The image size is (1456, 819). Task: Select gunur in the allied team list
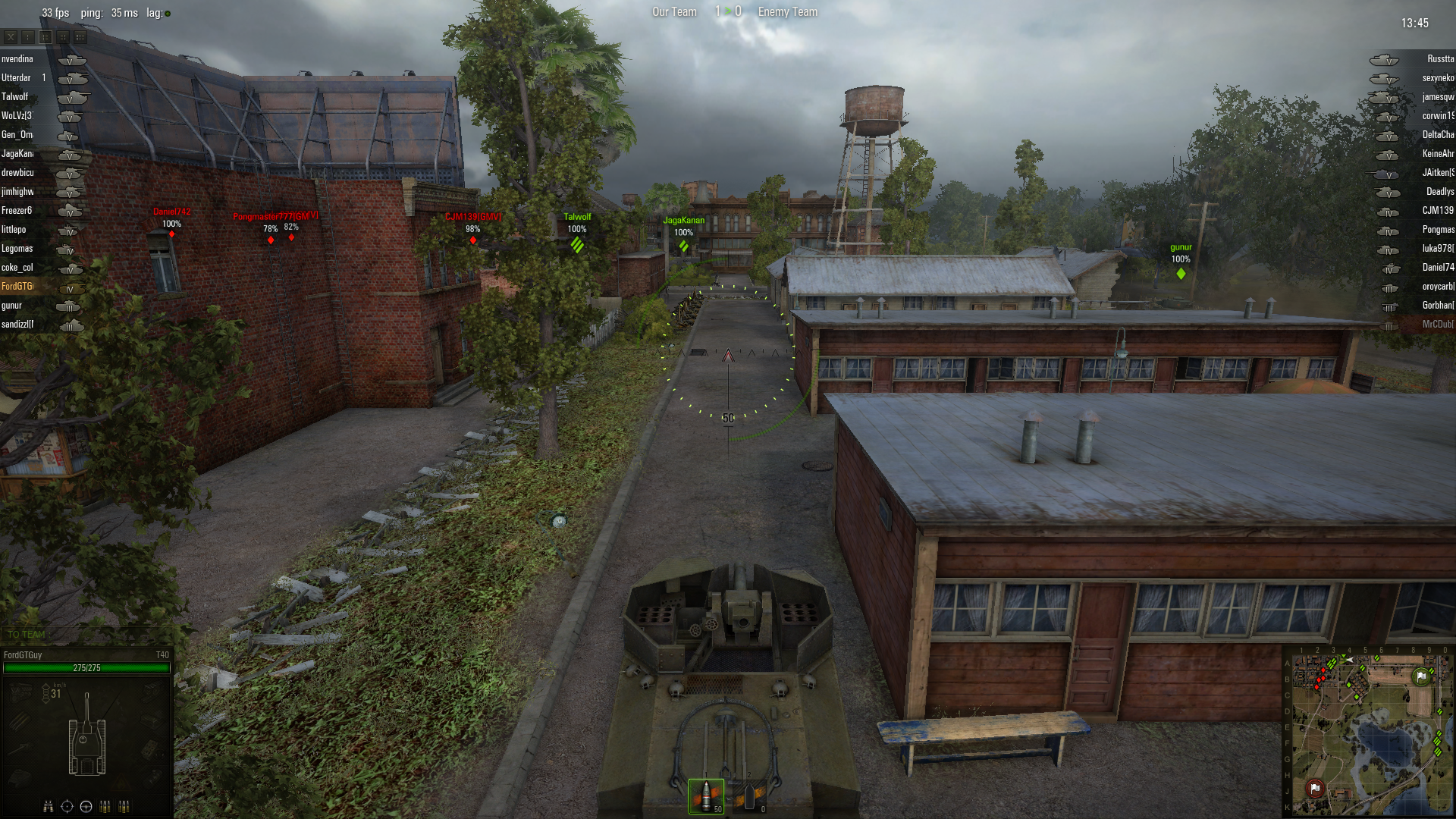click(x=12, y=306)
